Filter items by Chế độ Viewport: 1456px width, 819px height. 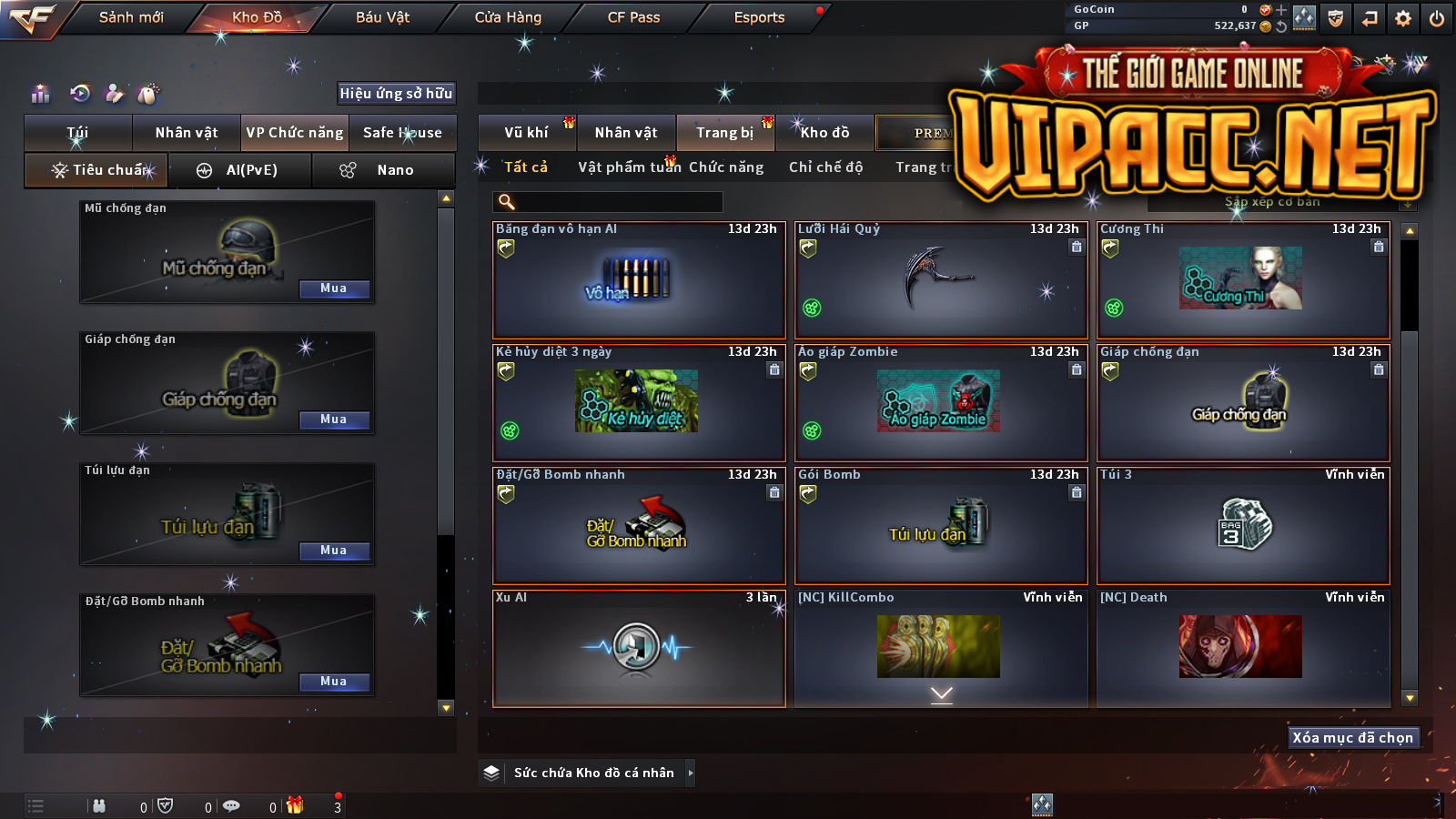825,167
